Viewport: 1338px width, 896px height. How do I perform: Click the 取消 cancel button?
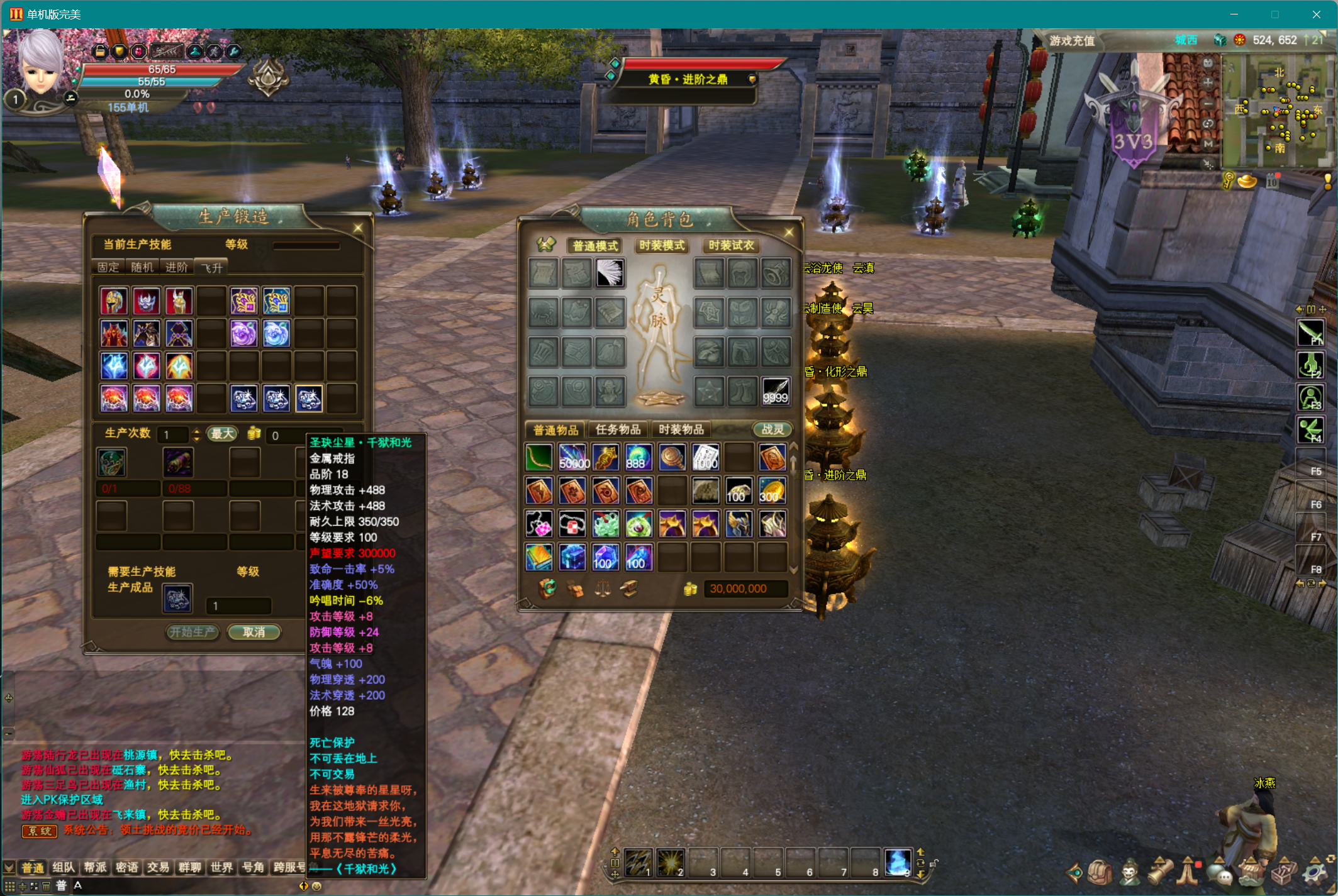coord(254,632)
